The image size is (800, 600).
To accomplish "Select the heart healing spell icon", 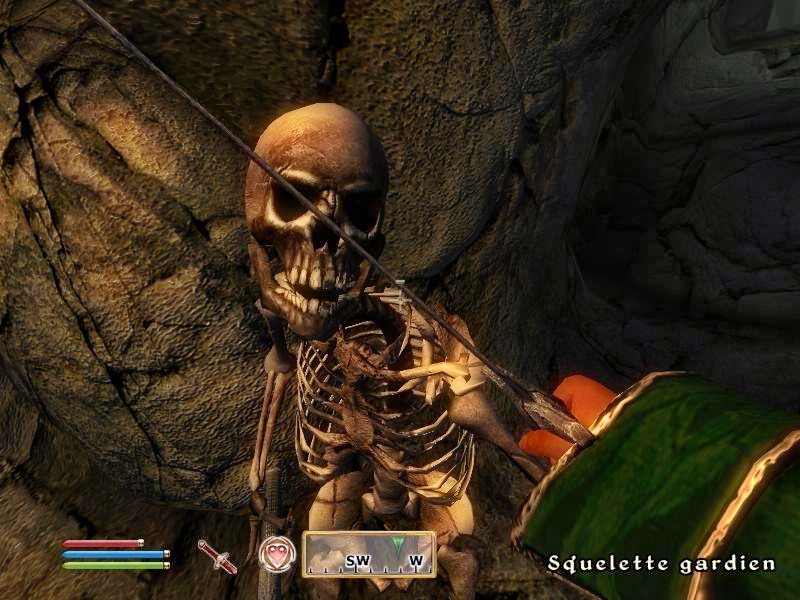I will coord(276,555).
